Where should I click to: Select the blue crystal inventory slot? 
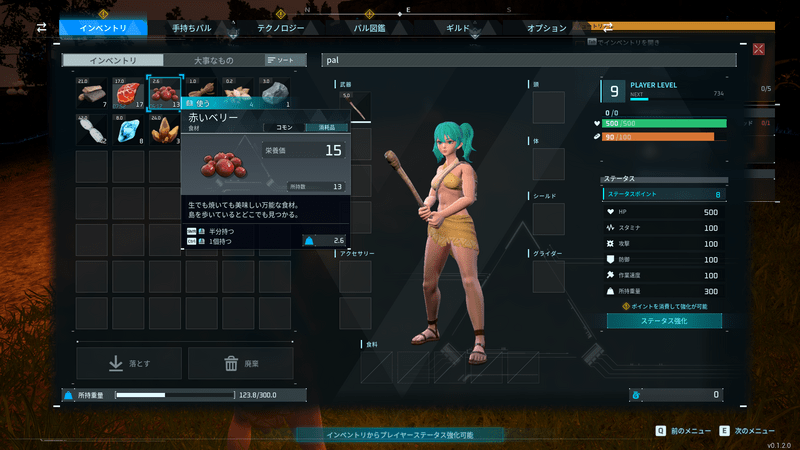tap(127, 130)
